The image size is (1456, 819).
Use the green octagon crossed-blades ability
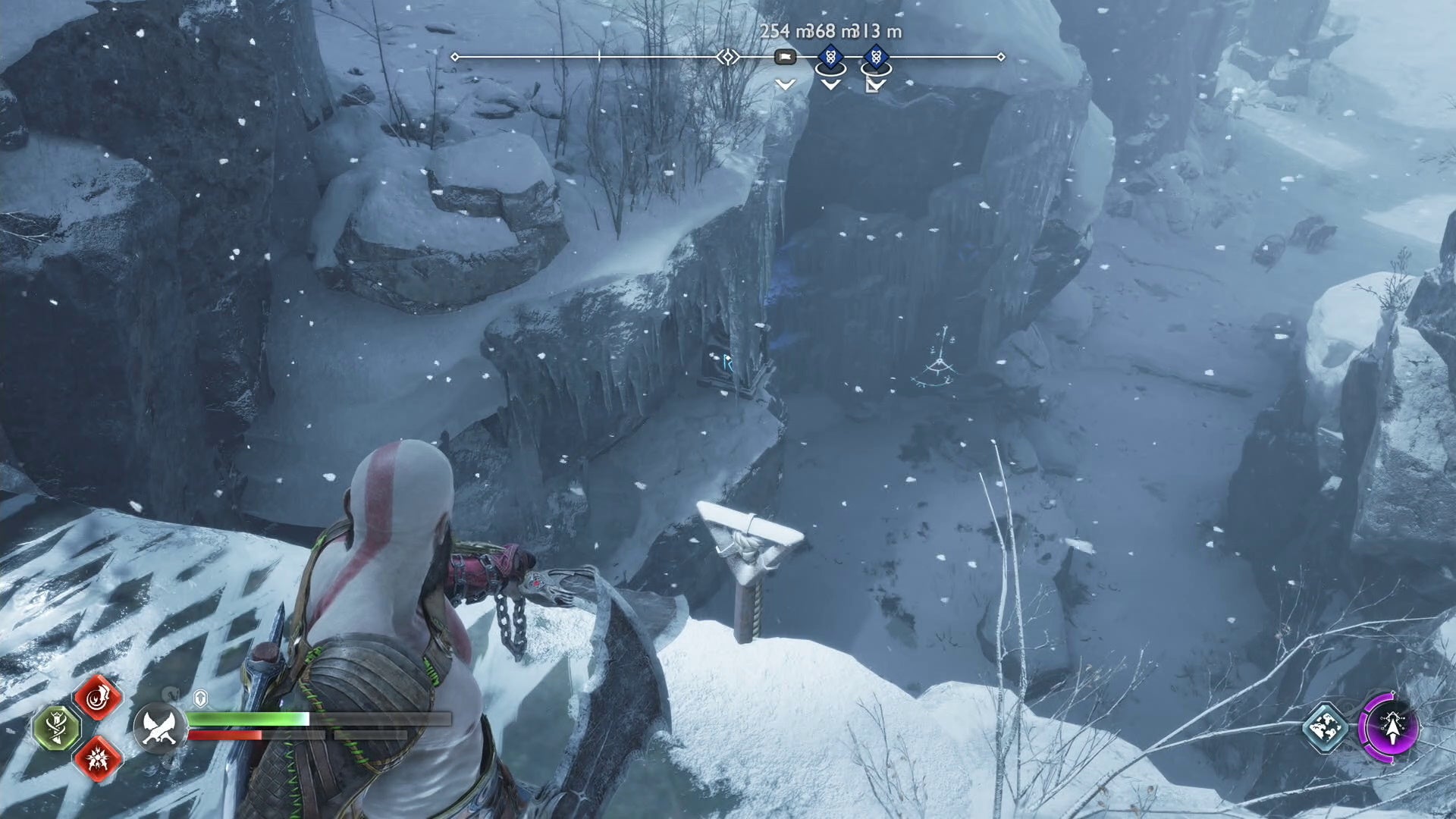tap(58, 728)
